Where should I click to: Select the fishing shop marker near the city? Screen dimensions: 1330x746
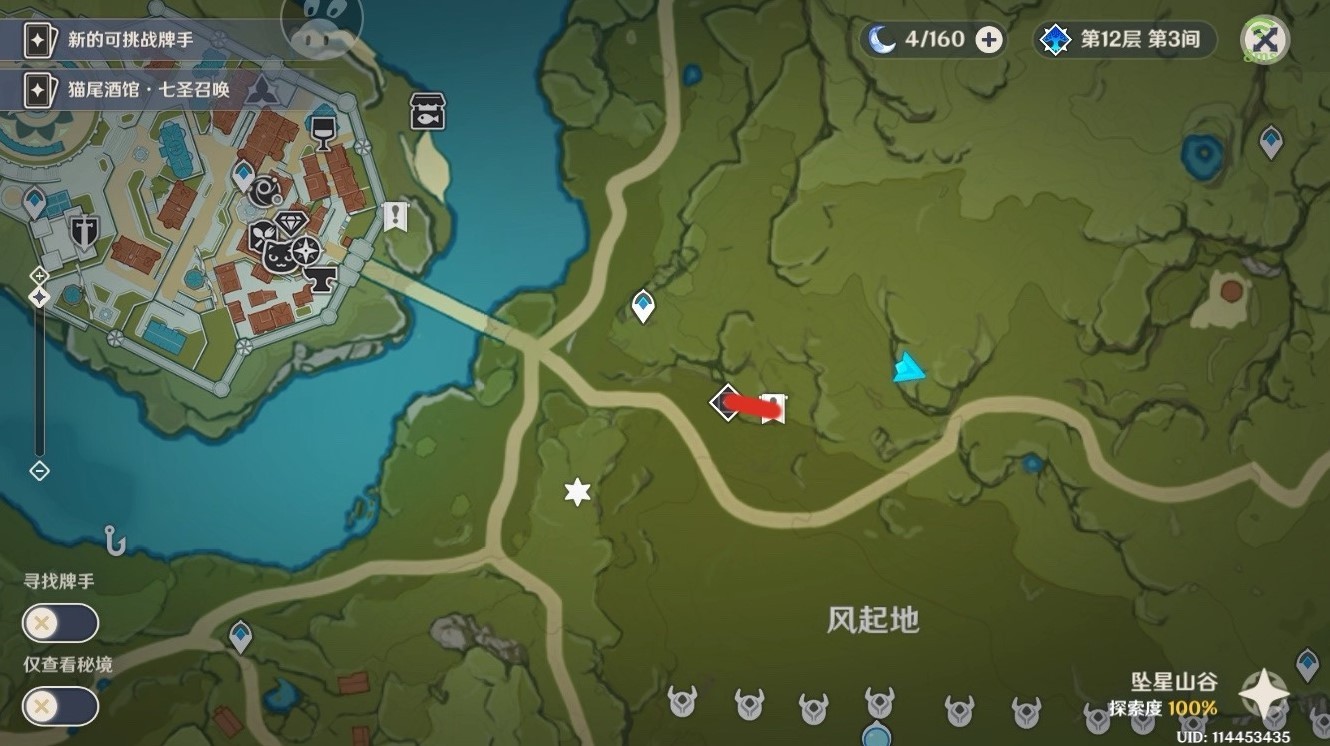point(428,112)
